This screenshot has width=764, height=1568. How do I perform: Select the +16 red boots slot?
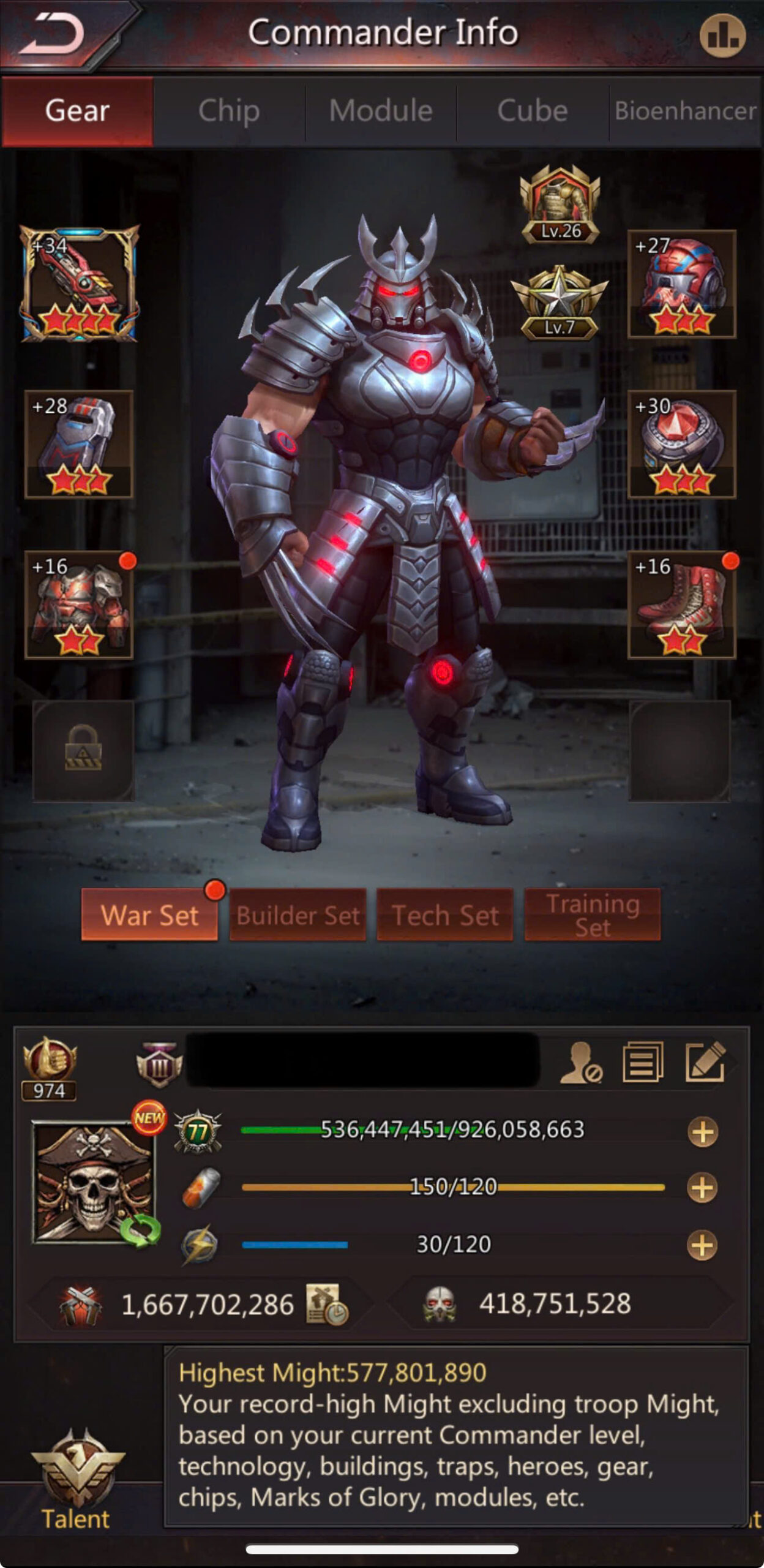click(x=681, y=605)
